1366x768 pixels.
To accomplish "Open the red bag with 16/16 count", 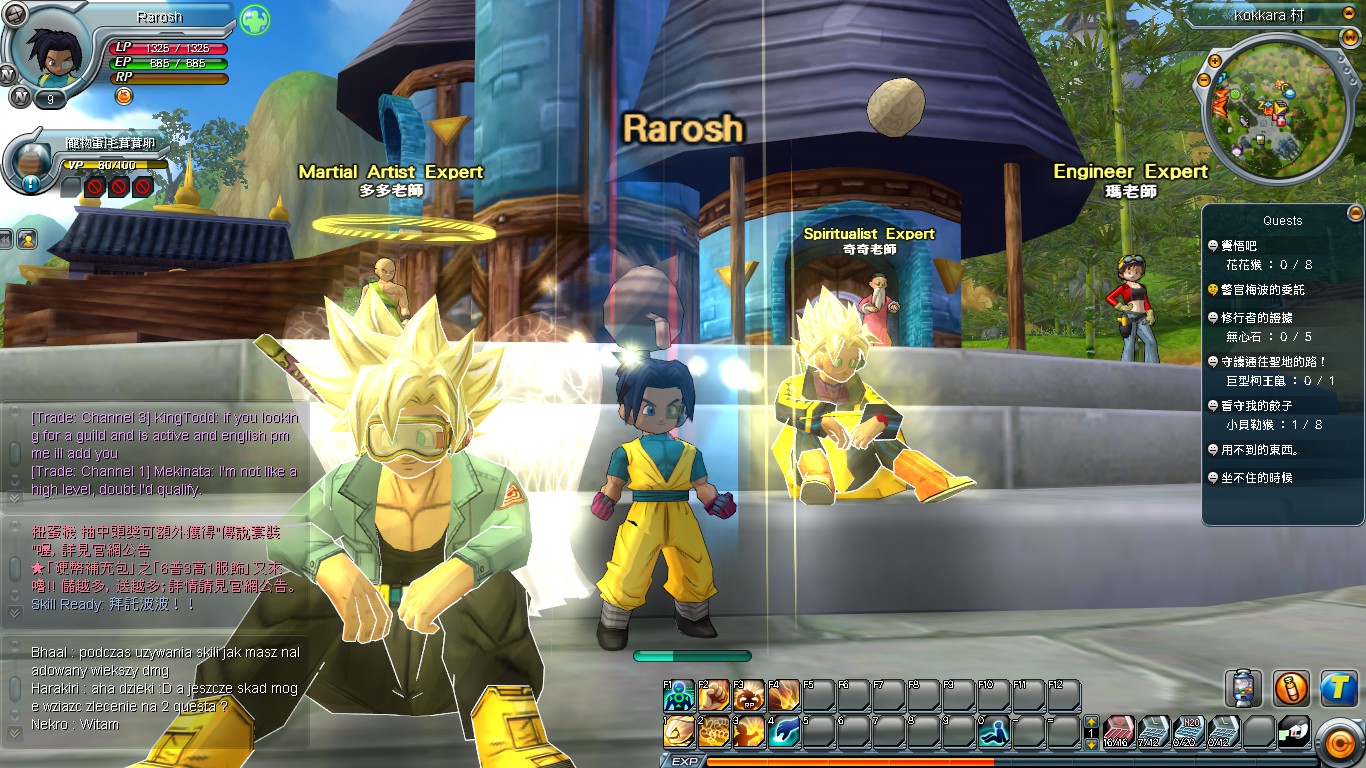I will (x=1119, y=732).
